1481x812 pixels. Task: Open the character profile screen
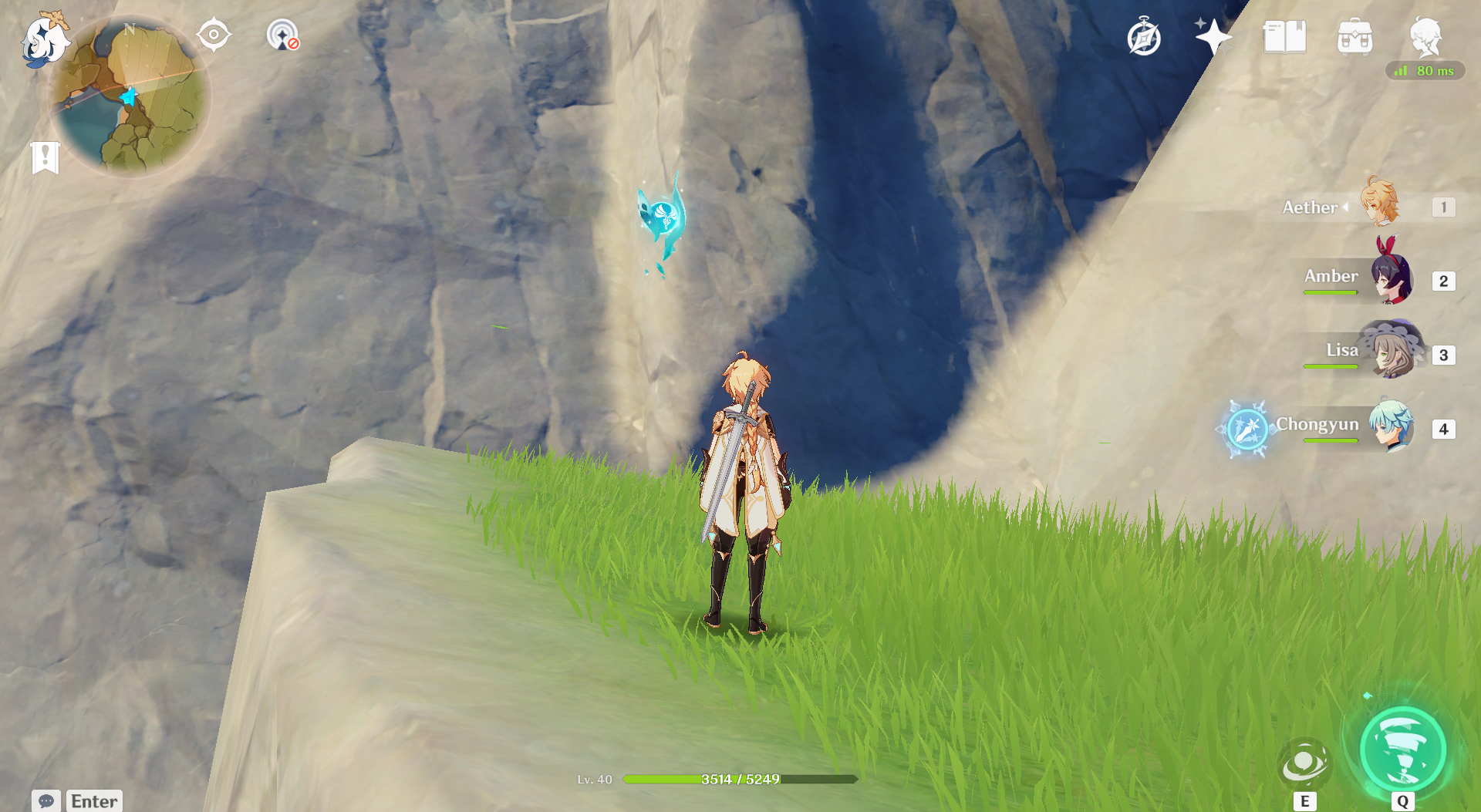[1425, 36]
